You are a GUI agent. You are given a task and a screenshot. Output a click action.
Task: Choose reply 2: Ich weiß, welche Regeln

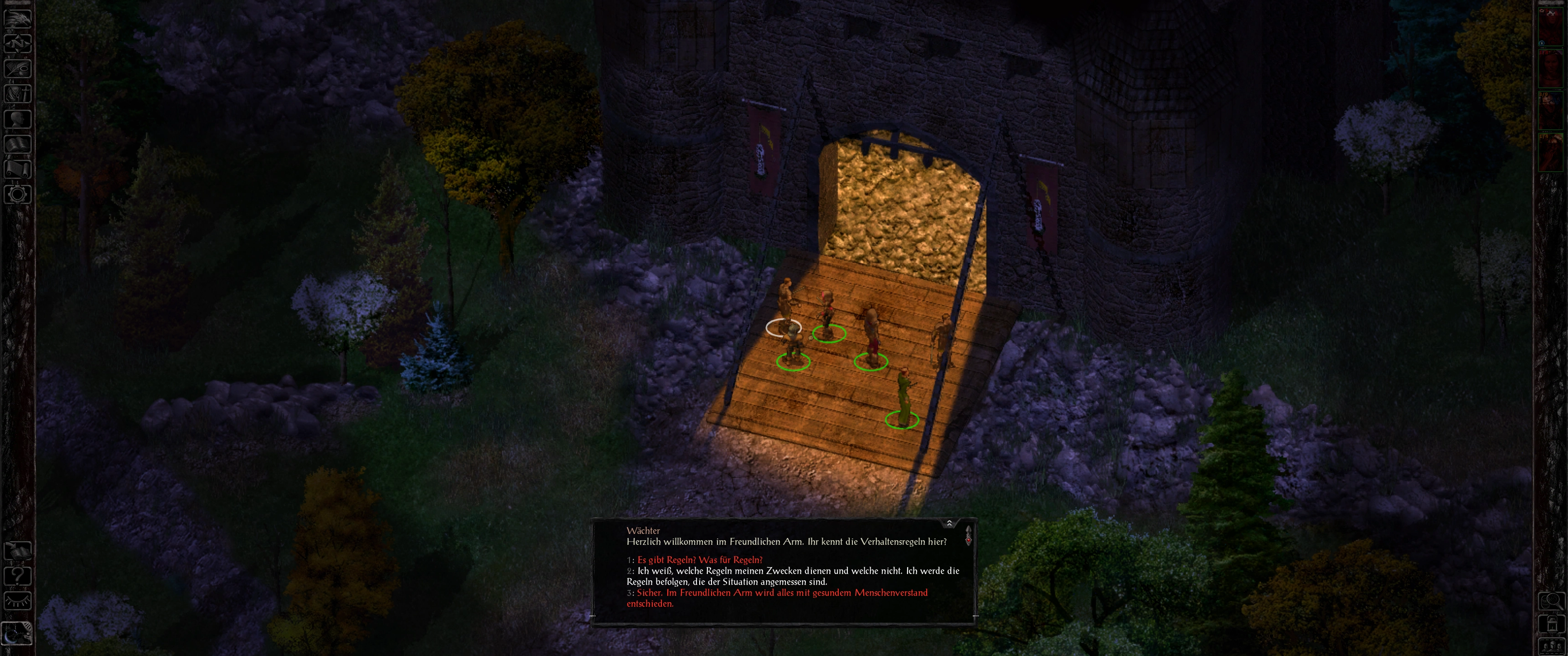pyautogui.click(x=791, y=576)
